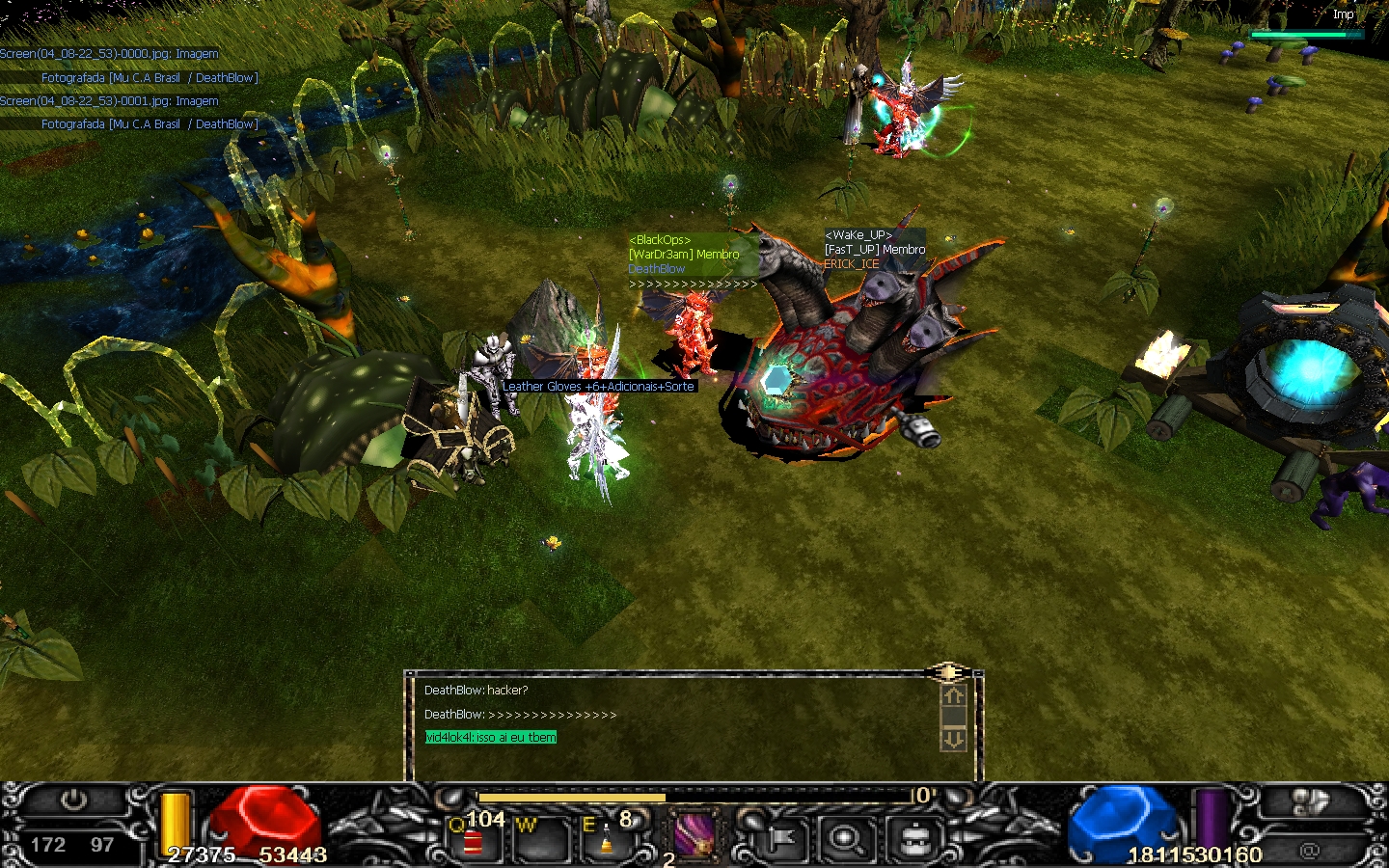This screenshot has width=1389, height=868.
Task: Use the yellow potion in slot E
Action: pos(606,839)
